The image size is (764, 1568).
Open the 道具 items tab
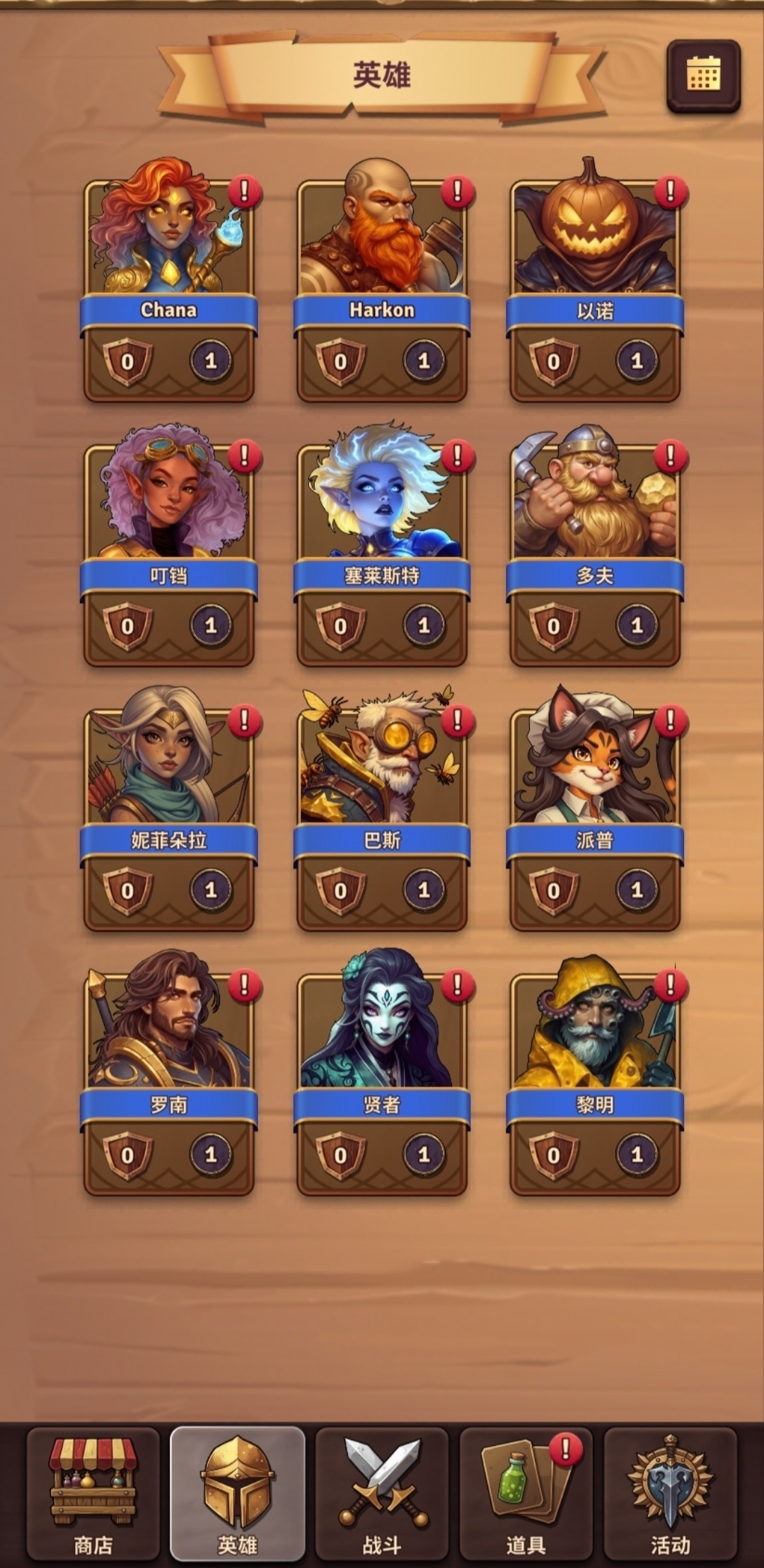pyautogui.click(x=526, y=1492)
